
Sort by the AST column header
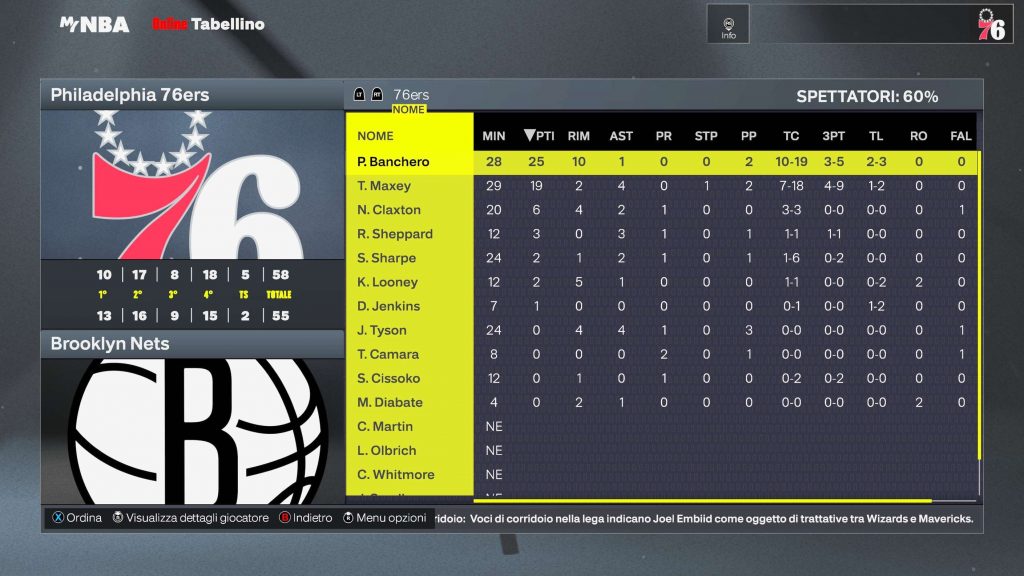pyautogui.click(x=621, y=136)
